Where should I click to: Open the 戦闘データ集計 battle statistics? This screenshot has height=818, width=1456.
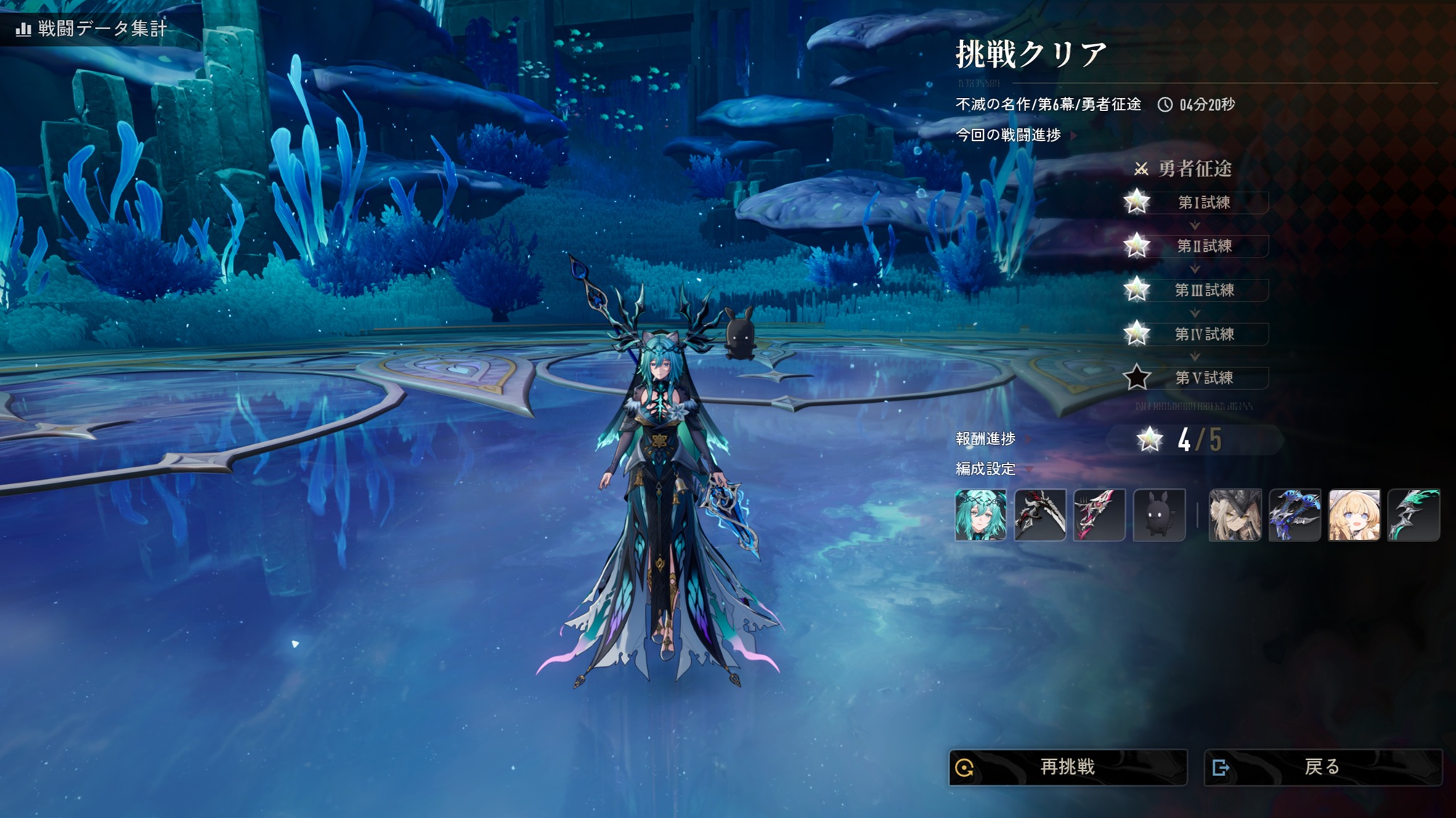point(91,29)
